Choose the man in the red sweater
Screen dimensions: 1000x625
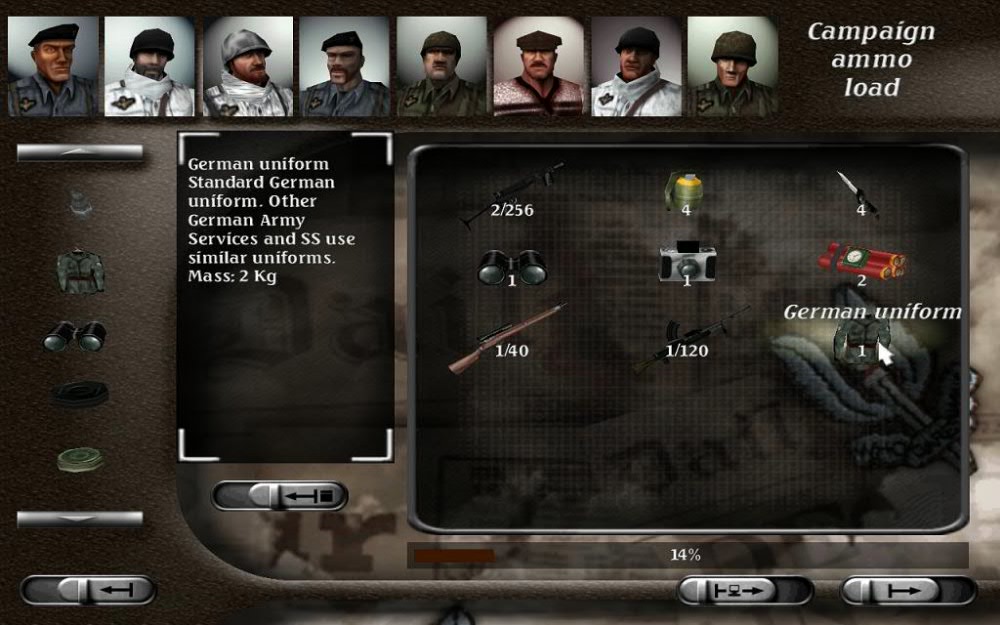point(538,66)
